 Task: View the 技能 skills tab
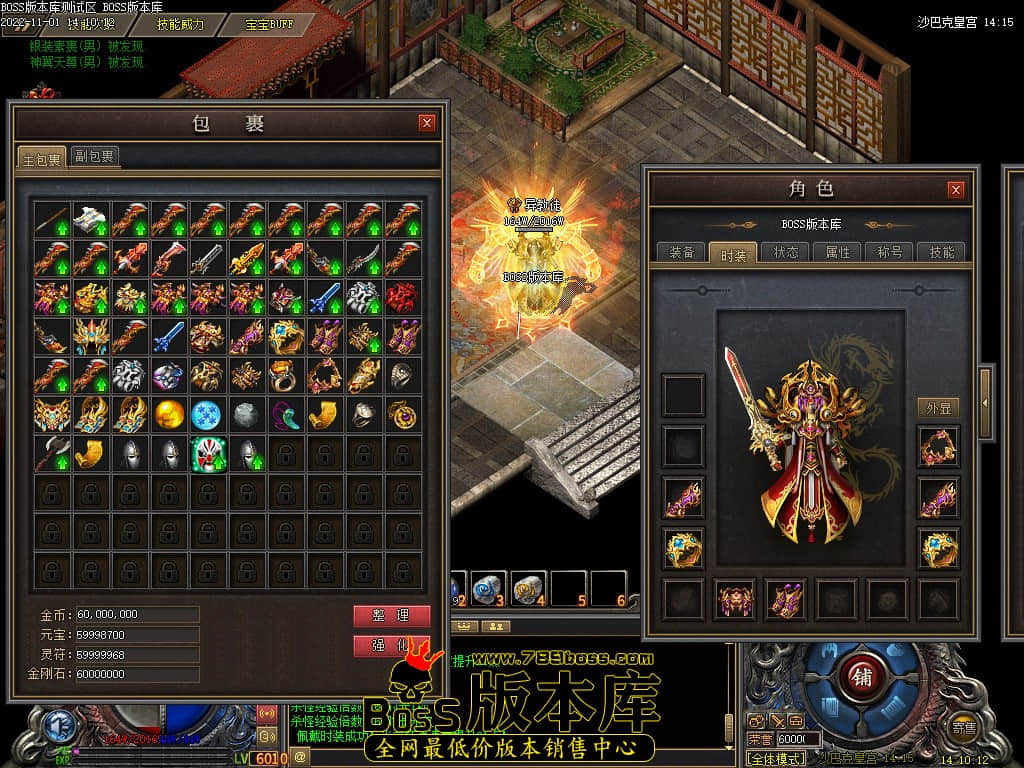(x=941, y=253)
